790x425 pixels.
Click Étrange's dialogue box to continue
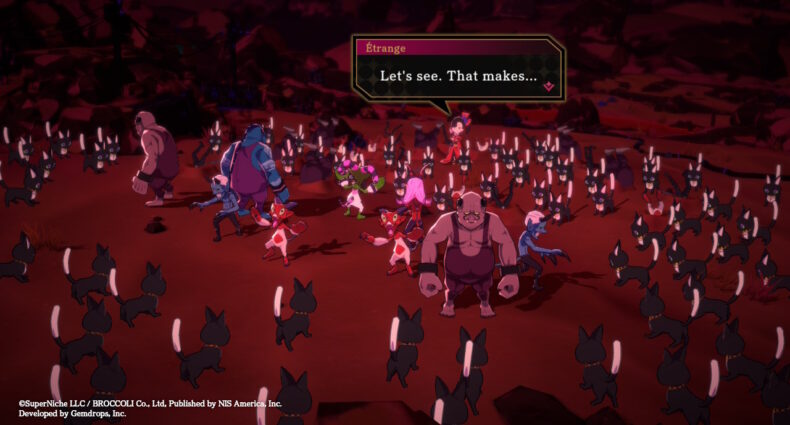click(458, 76)
